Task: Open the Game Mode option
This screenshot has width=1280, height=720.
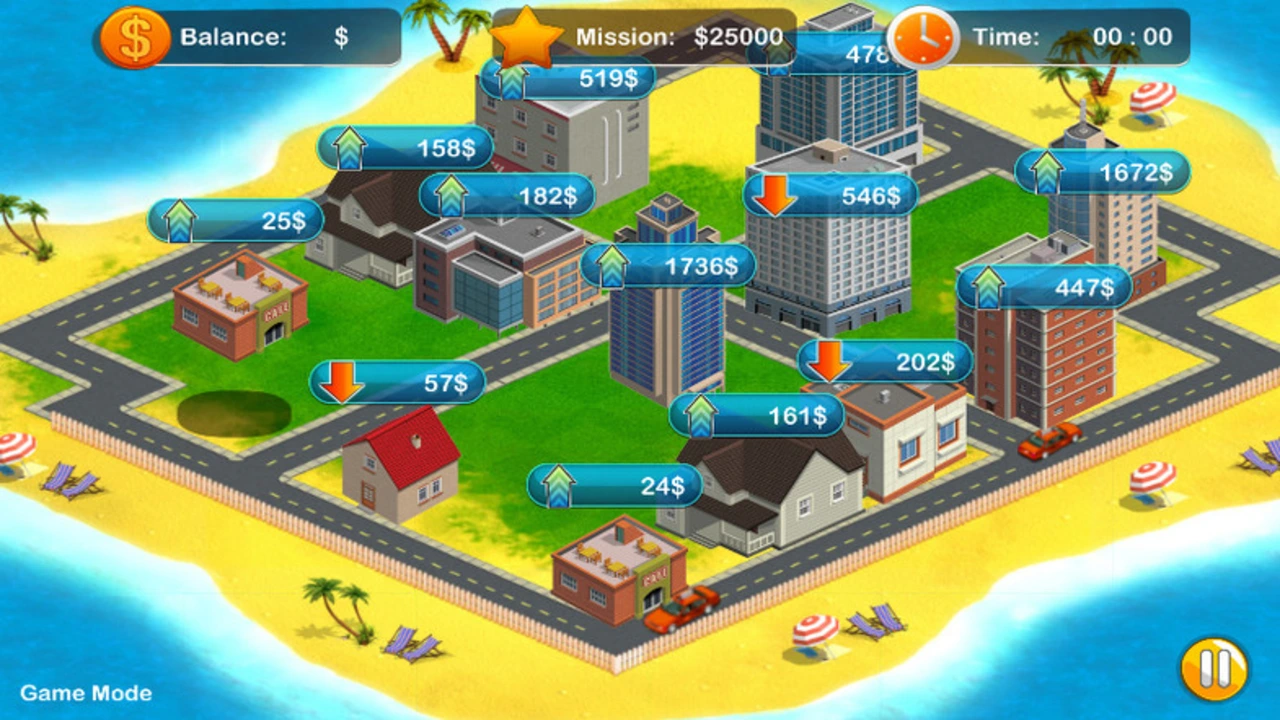Action: (x=86, y=693)
